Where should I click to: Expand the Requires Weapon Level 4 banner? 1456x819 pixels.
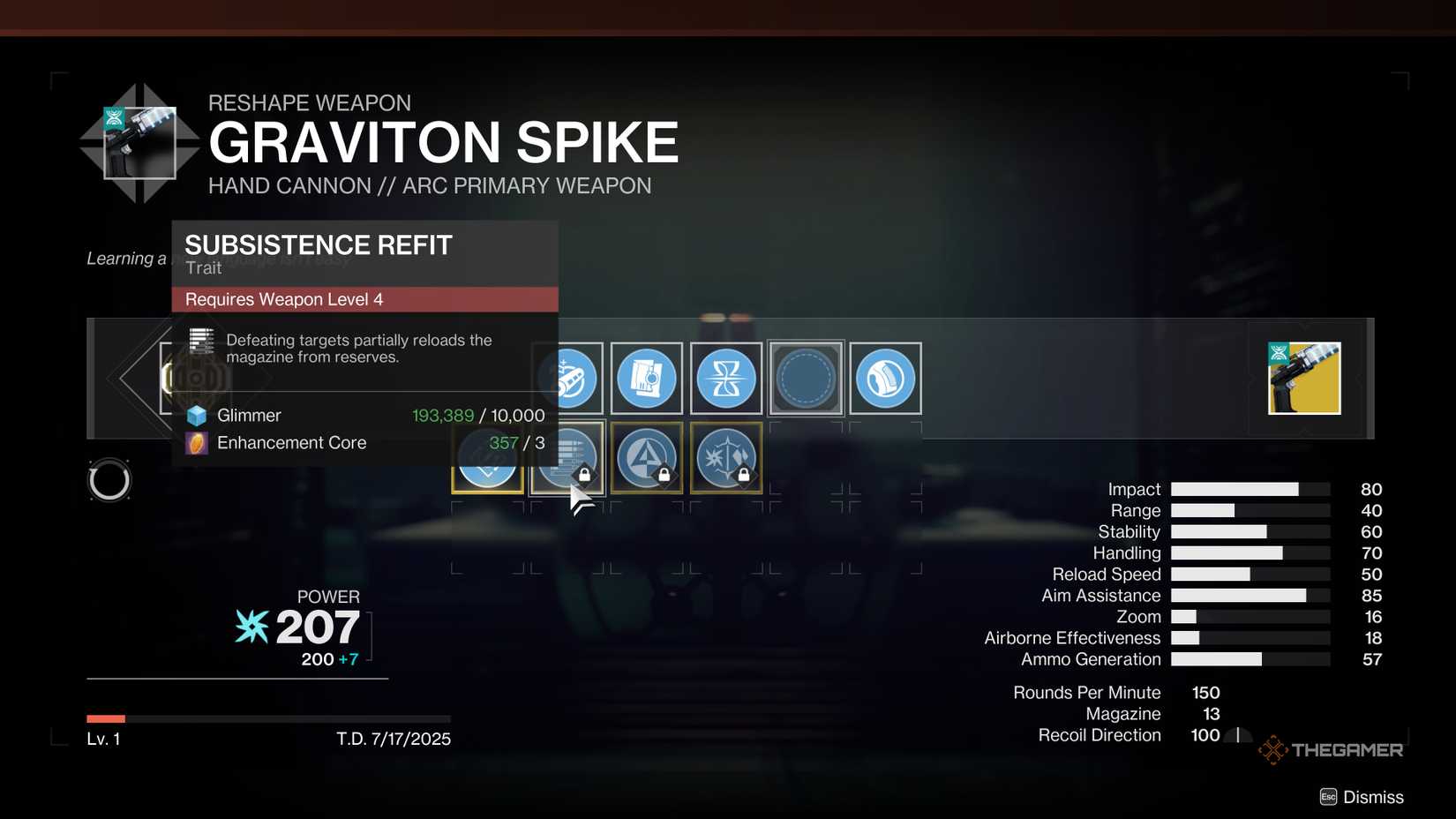click(365, 299)
